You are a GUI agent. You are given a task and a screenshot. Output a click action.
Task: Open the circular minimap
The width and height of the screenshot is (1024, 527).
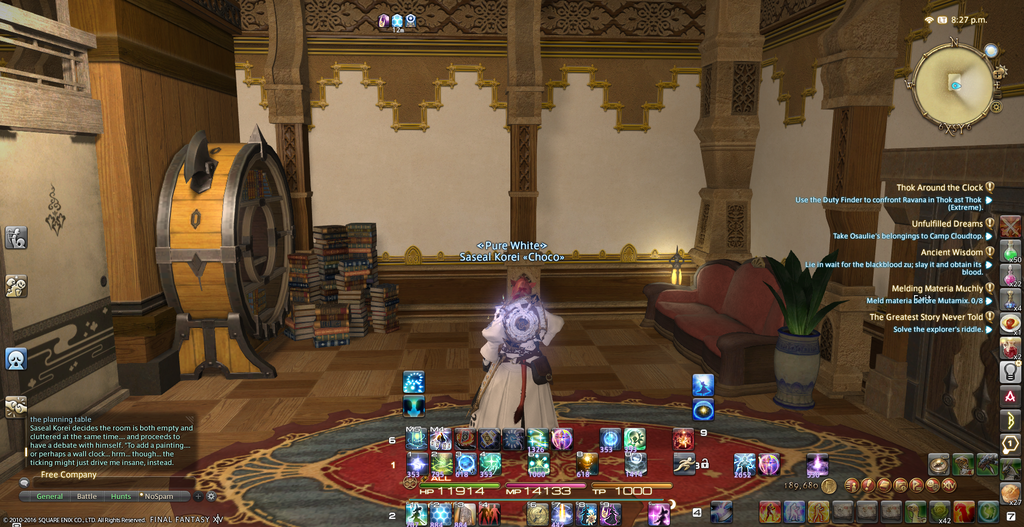click(953, 85)
